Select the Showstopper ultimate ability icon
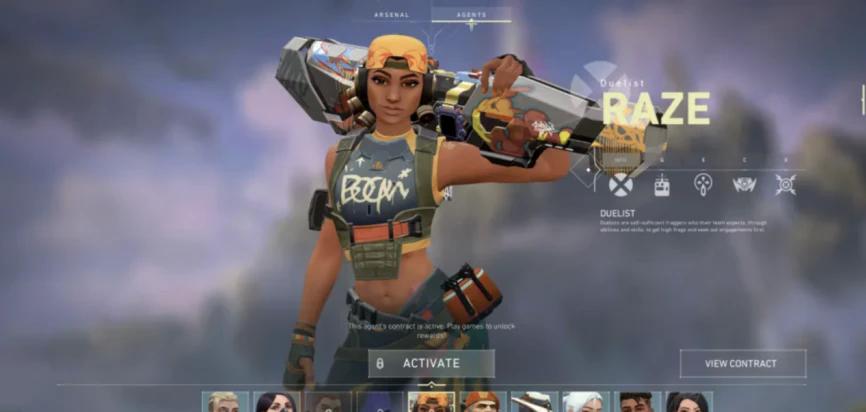The height and width of the screenshot is (412, 866). tap(786, 184)
